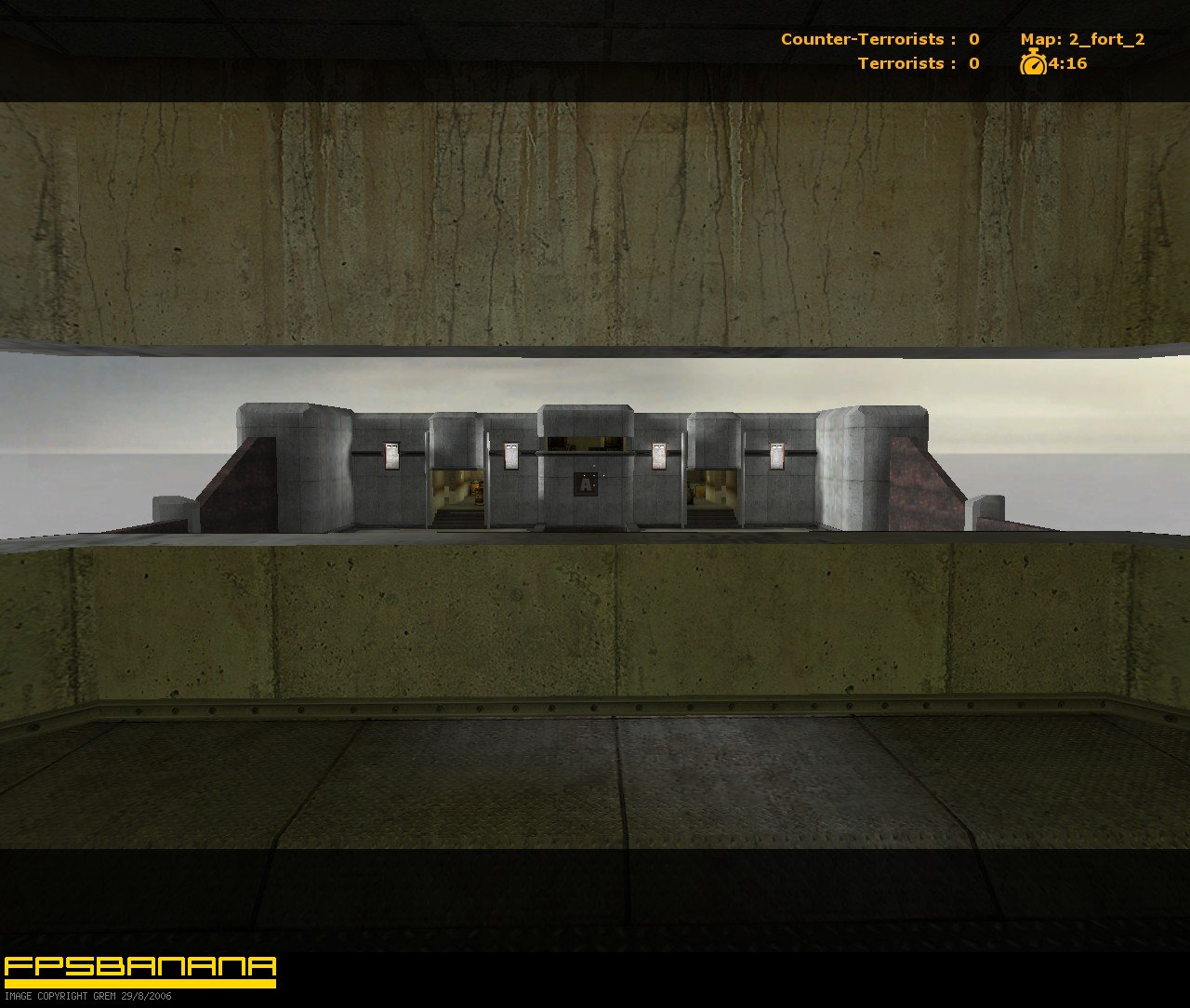Viewport: 1190px width, 1008px height.
Task: Click the rightmost illuminated wall poster
Action: (778, 457)
